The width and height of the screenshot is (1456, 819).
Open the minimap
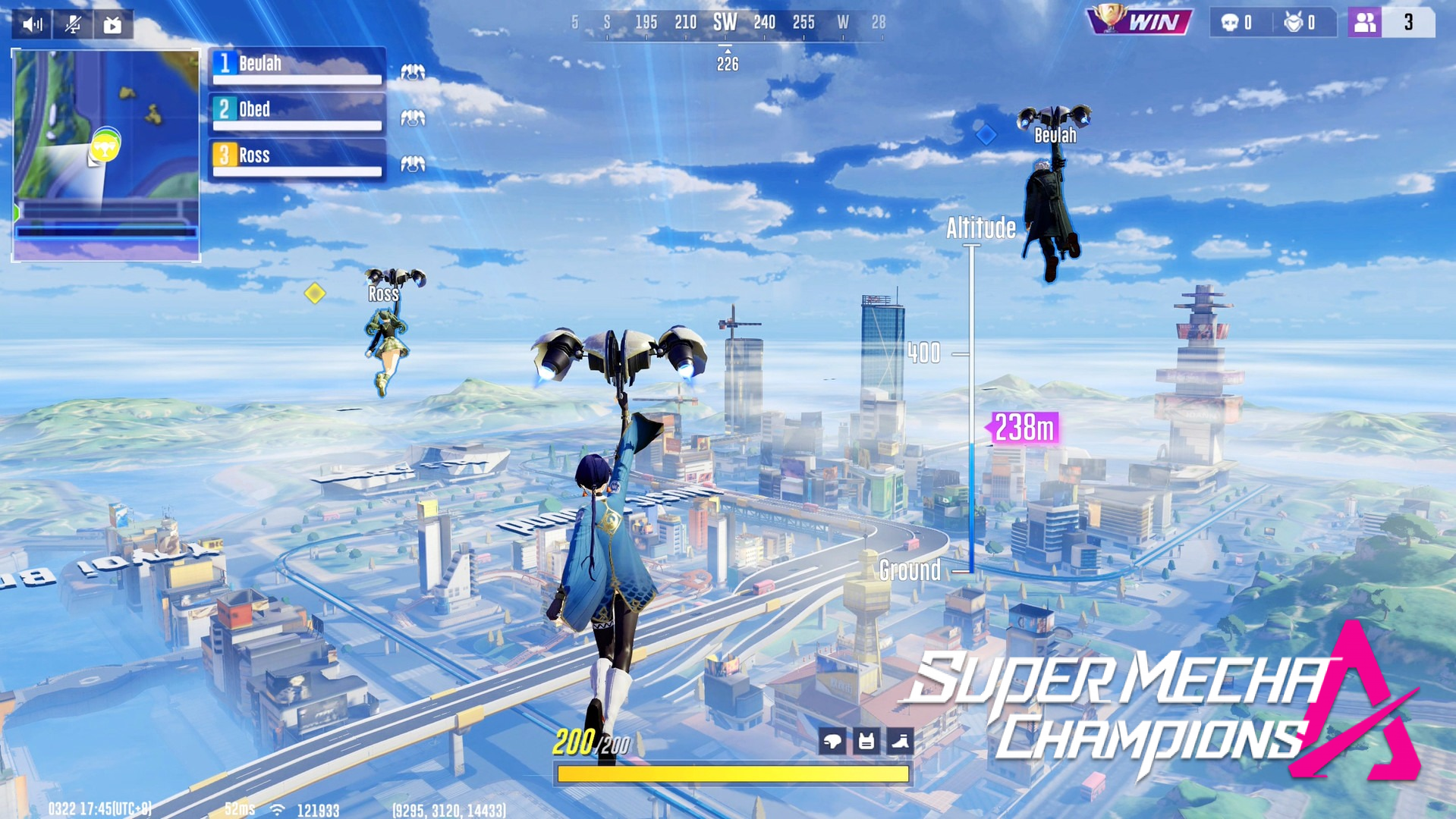(x=106, y=155)
